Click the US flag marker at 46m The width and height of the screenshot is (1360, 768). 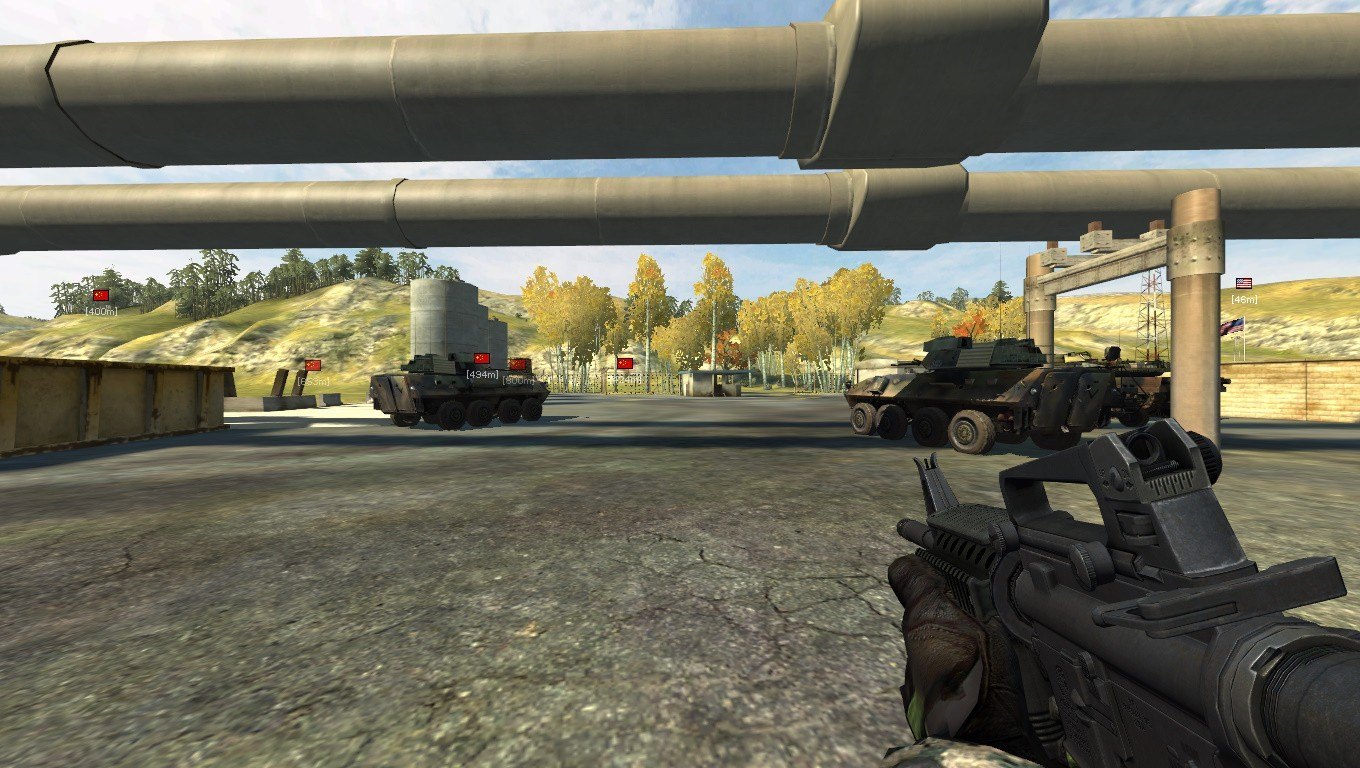pos(1244,284)
